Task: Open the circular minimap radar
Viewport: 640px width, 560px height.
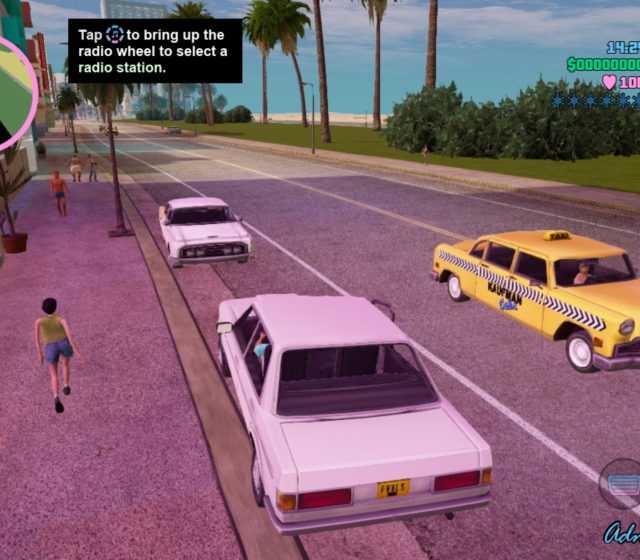Action: [10, 92]
